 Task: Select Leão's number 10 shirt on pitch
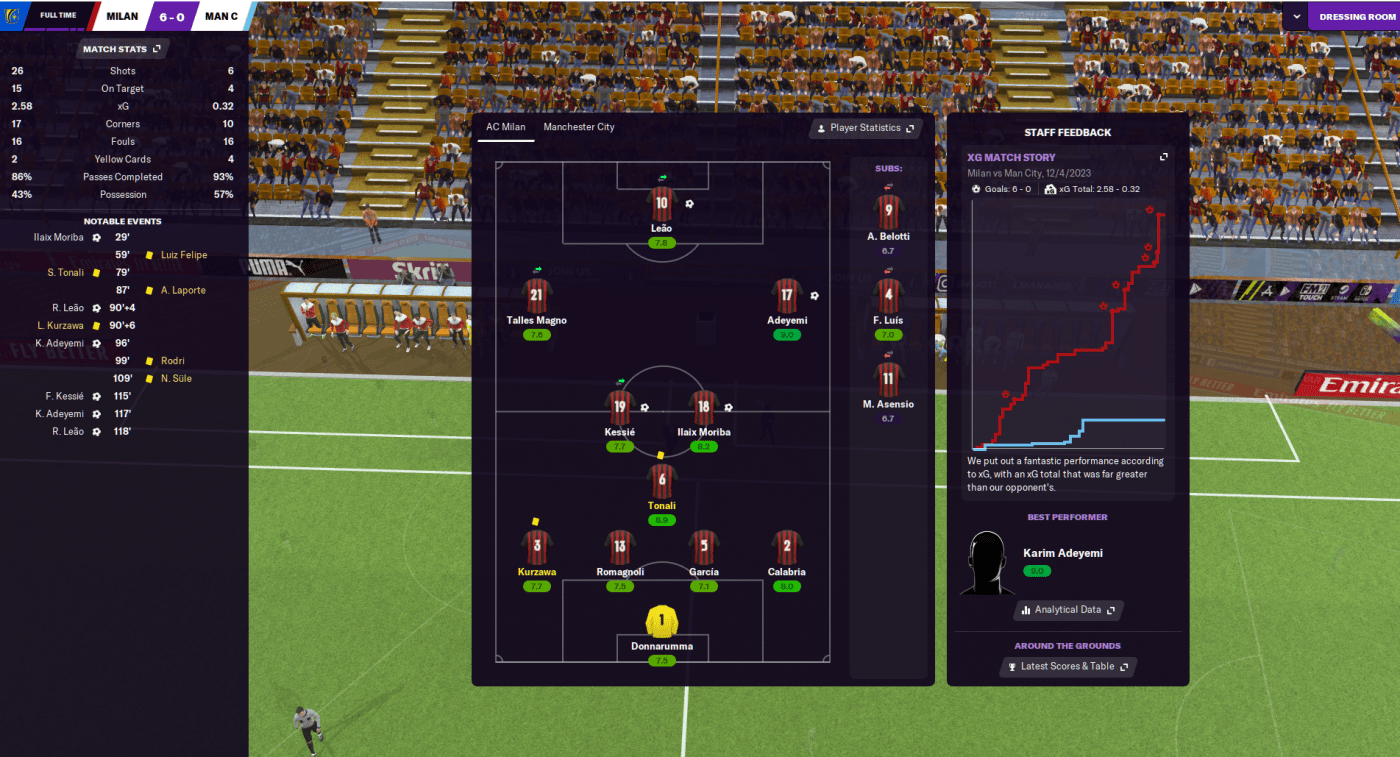pos(661,205)
